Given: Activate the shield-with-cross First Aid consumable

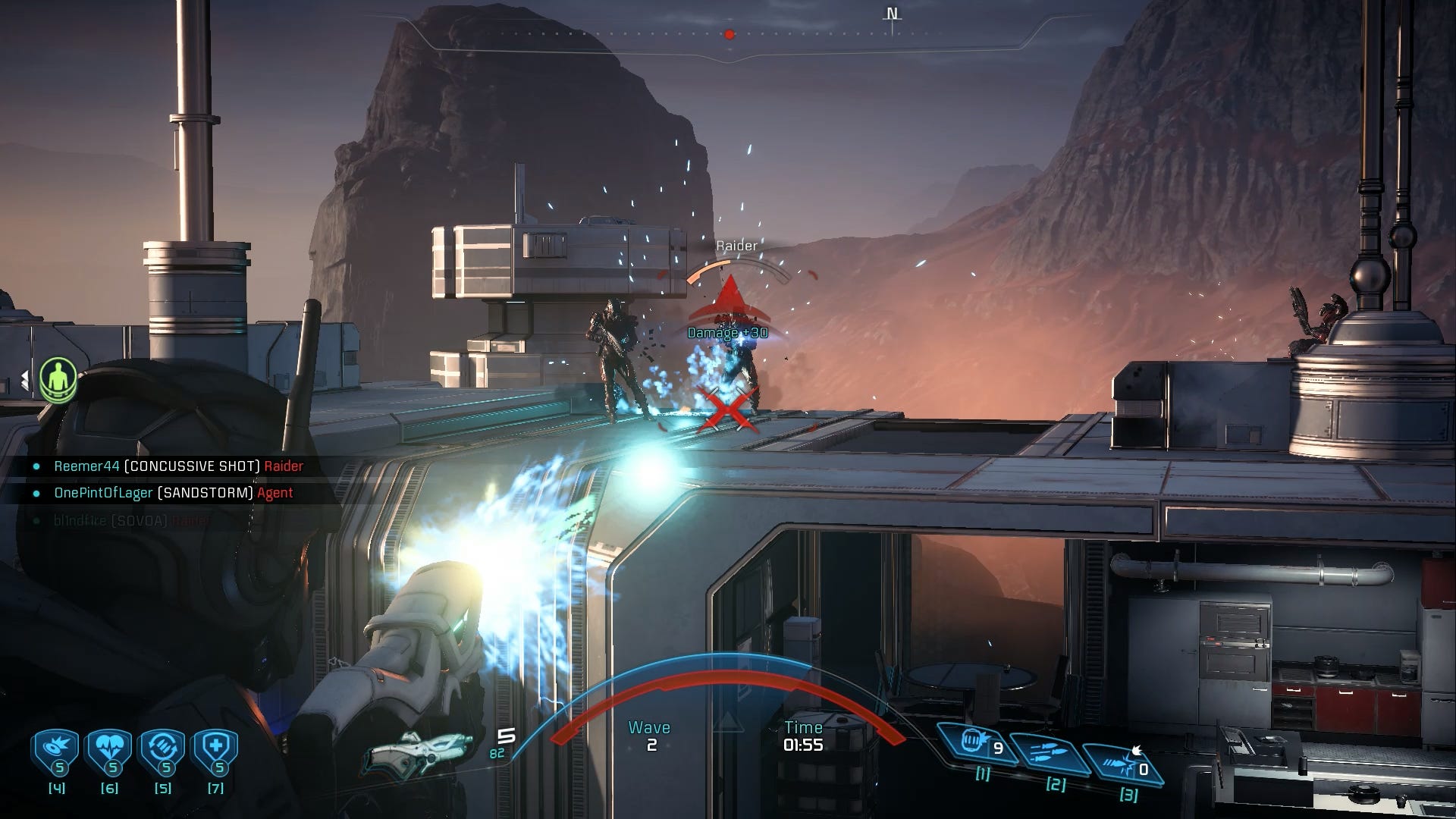Looking at the screenshot, I should coord(216,752).
